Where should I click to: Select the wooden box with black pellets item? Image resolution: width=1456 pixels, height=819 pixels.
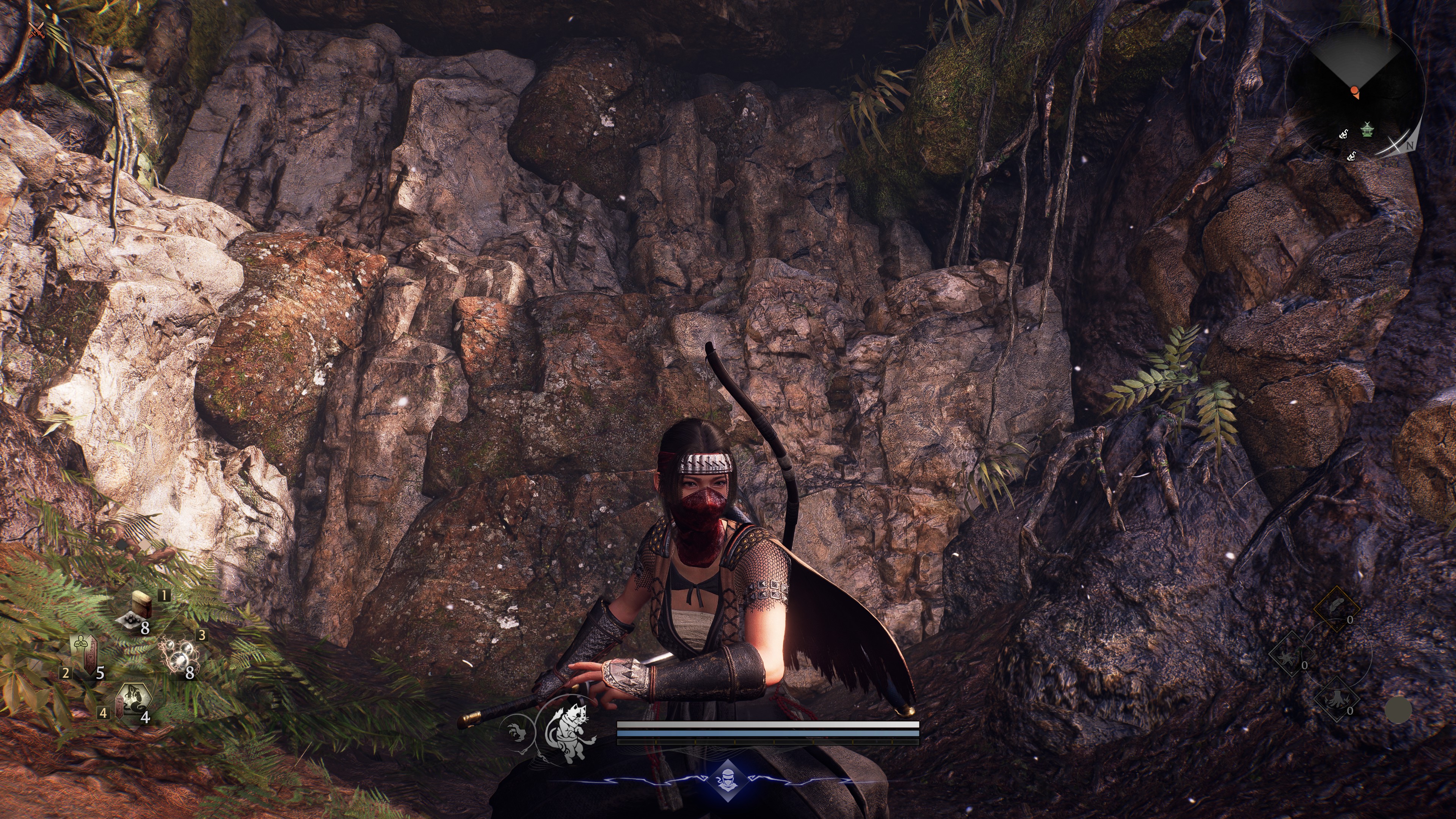(138, 609)
